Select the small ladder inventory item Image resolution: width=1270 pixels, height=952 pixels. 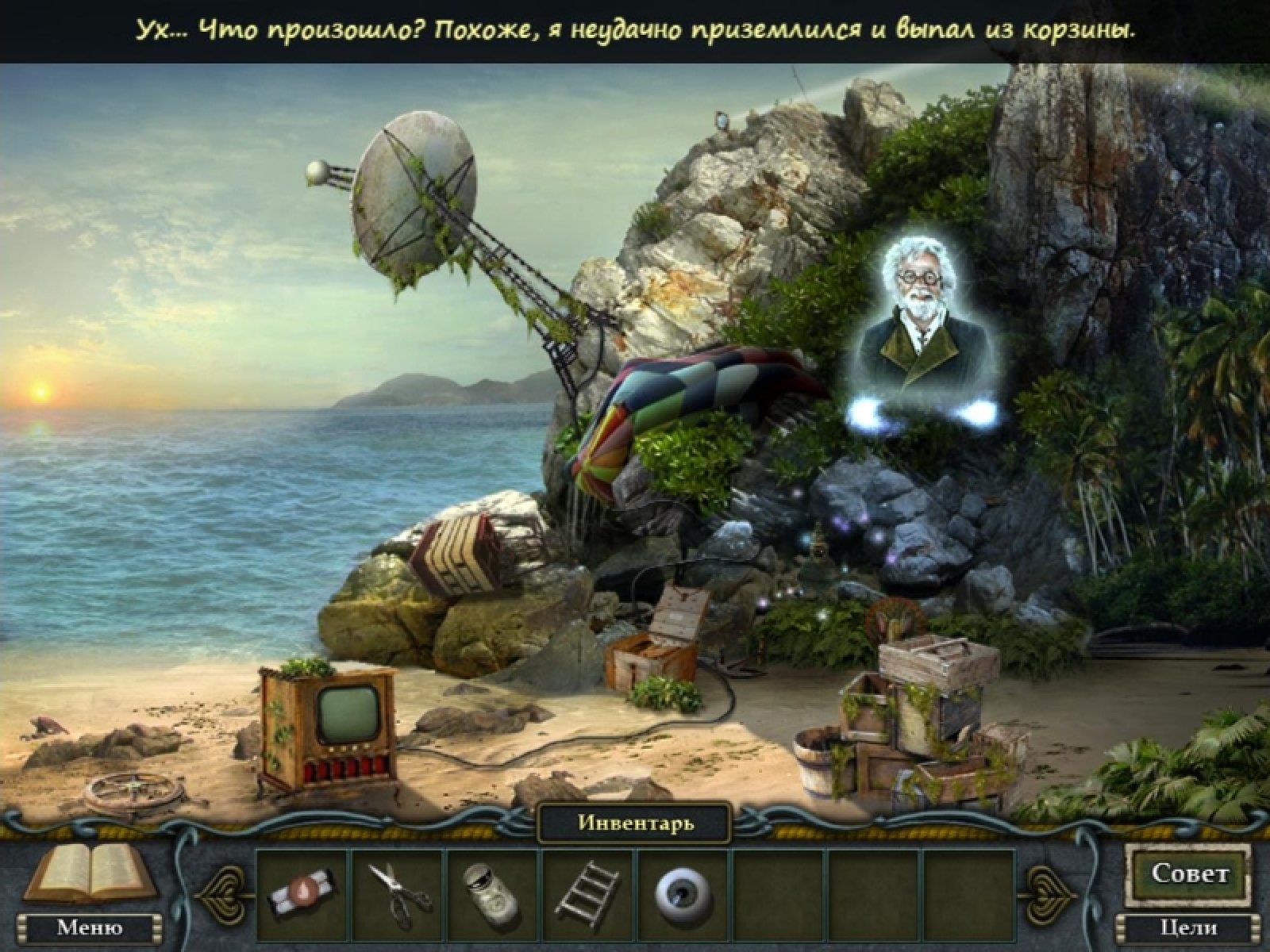pos(588,889)
